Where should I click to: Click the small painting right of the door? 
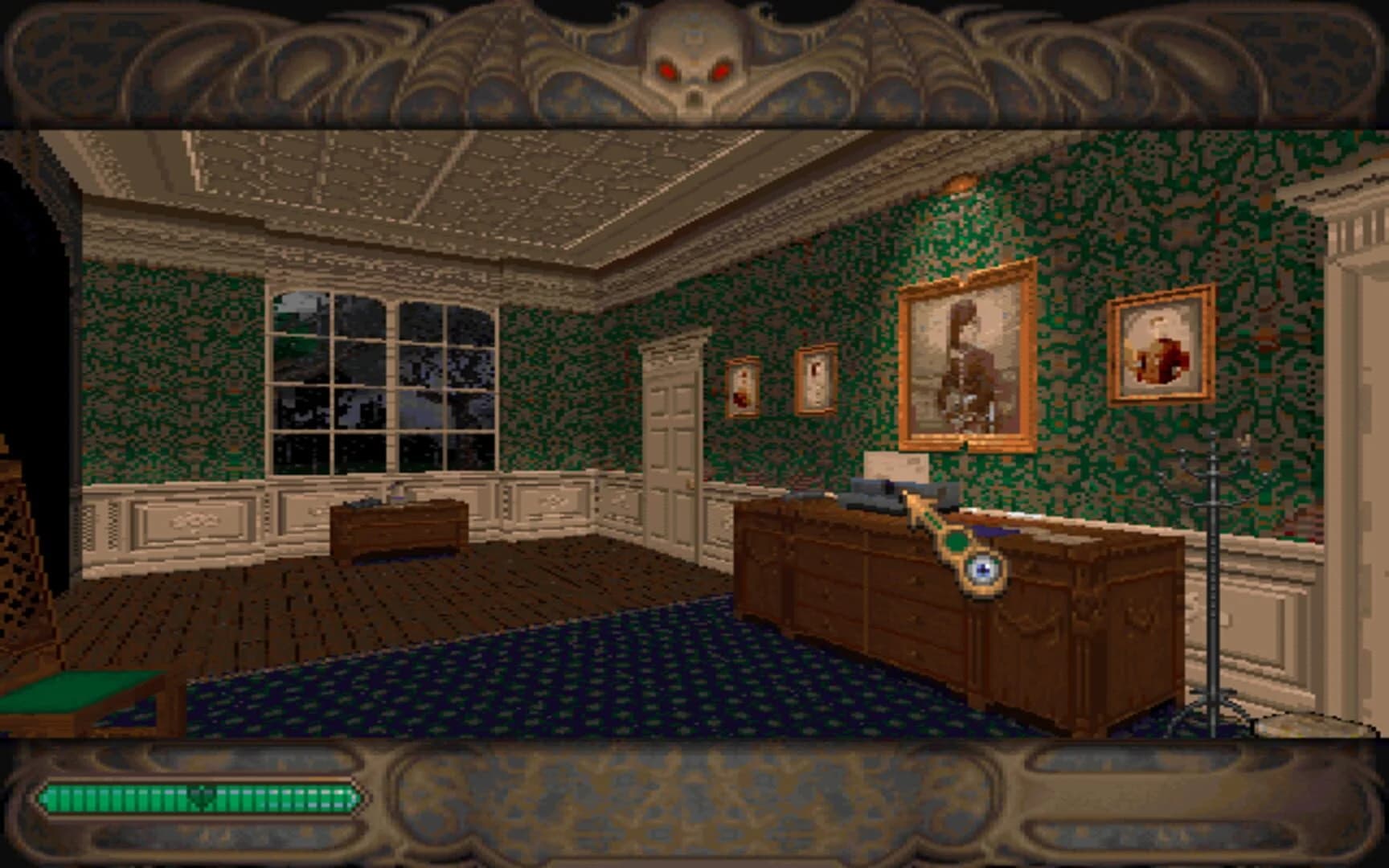(x=814, y=380)
